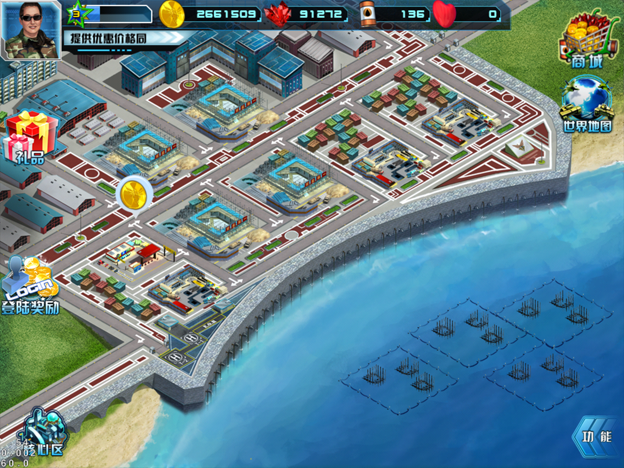Tap the red heart resource icon
The width and height of the screenshot is (624, 468).
click(444, 14)
